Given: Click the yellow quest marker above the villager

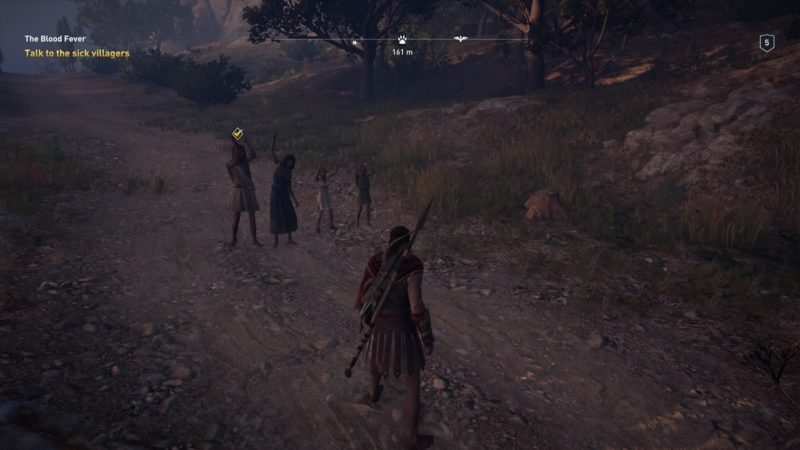Looking at the screenshot, I should [x=237, y=133].
